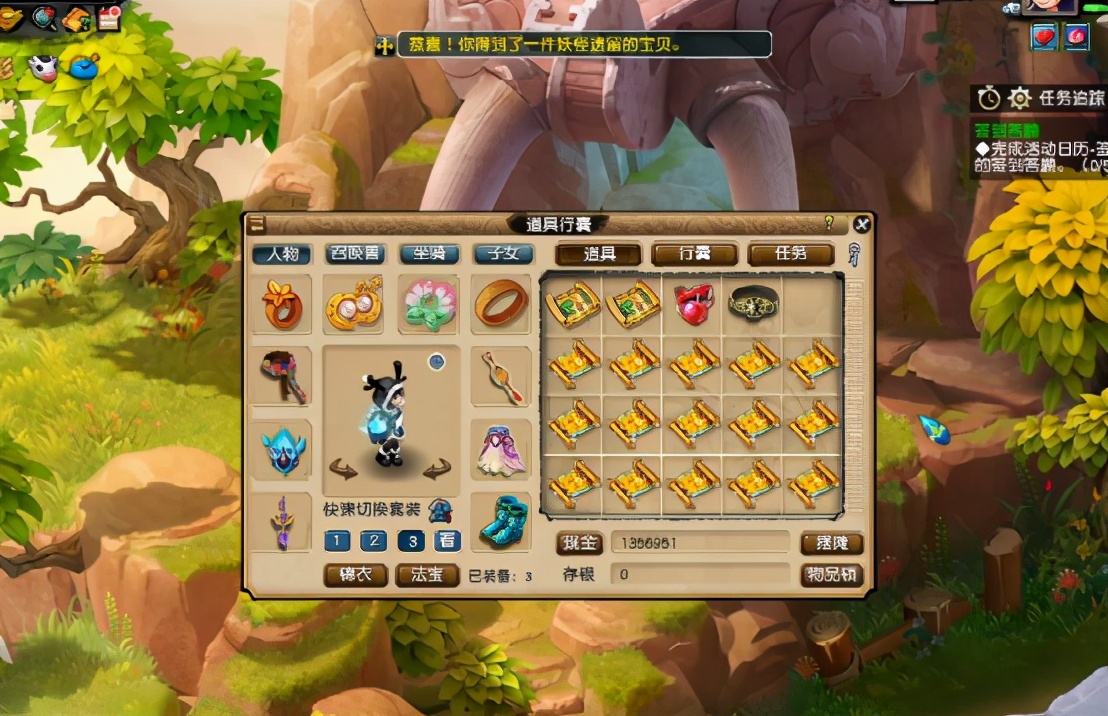Choose the equipped pink lotus accessory slot
Screen dimensions: 1108x716
(429, 304)
